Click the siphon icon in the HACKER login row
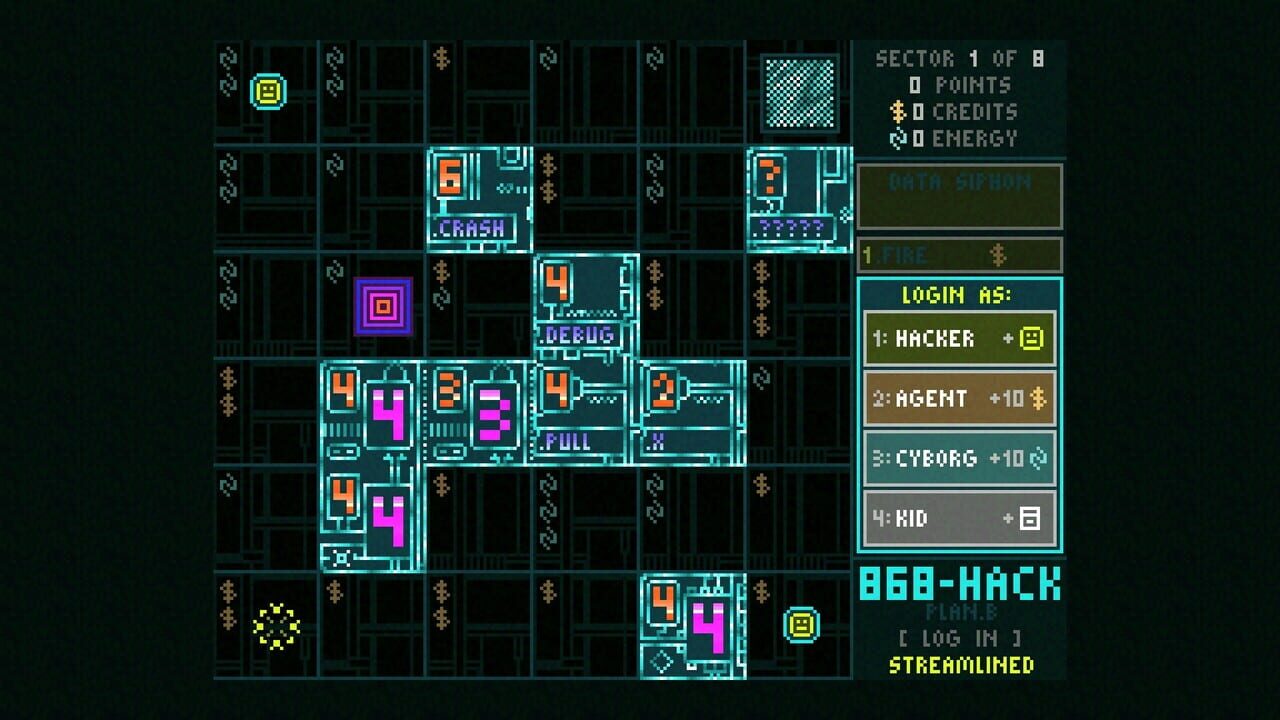Viewport: 1280px width, 720px height. click(1034, 338)
